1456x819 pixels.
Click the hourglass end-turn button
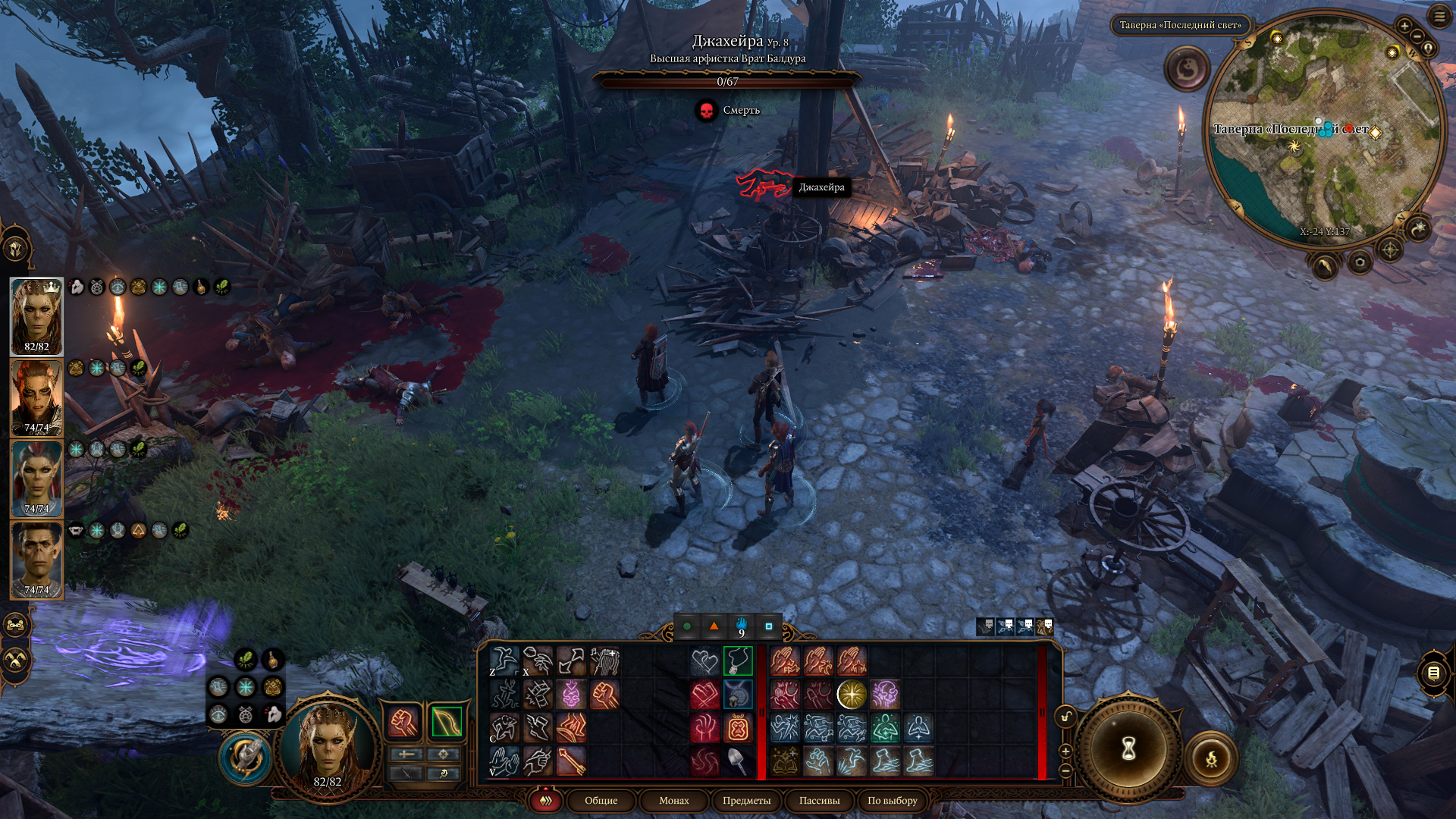click(1128, 749)
